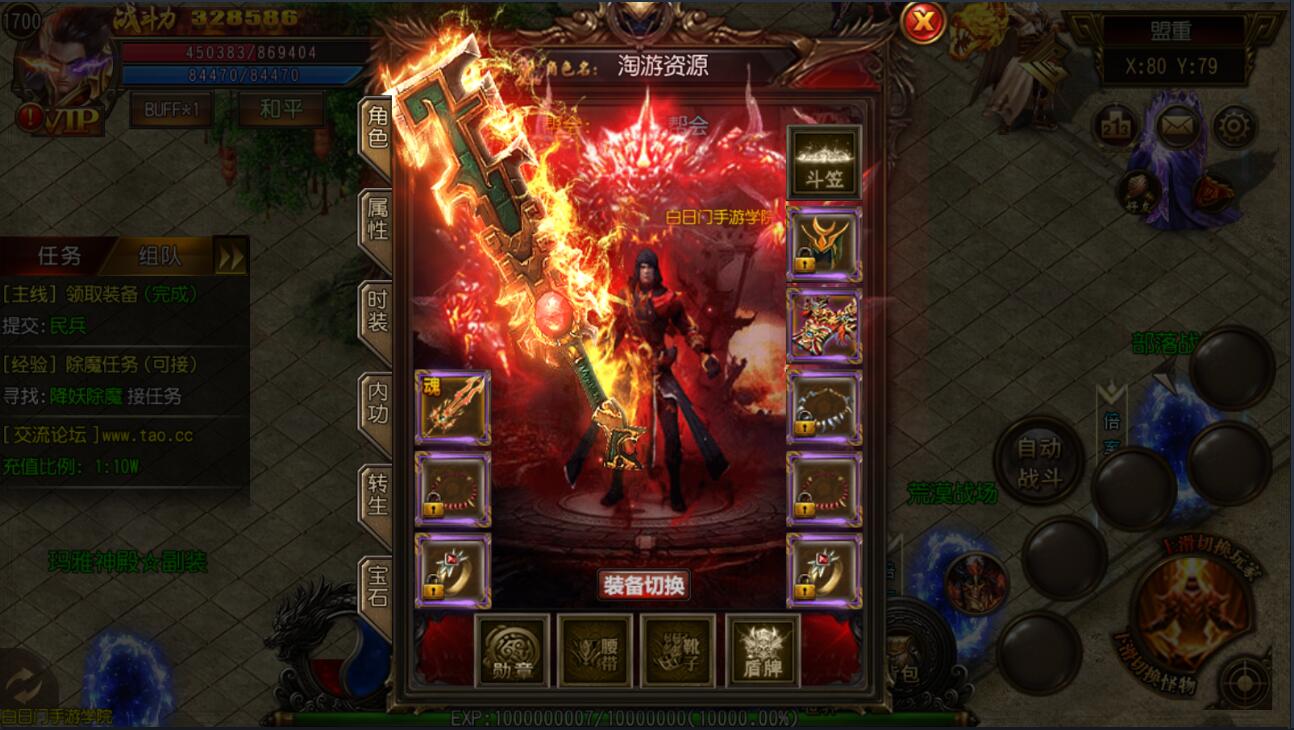Switch to the 组队 team tab
Viewport: 1294px width, 730px height.
pos(159,256)
